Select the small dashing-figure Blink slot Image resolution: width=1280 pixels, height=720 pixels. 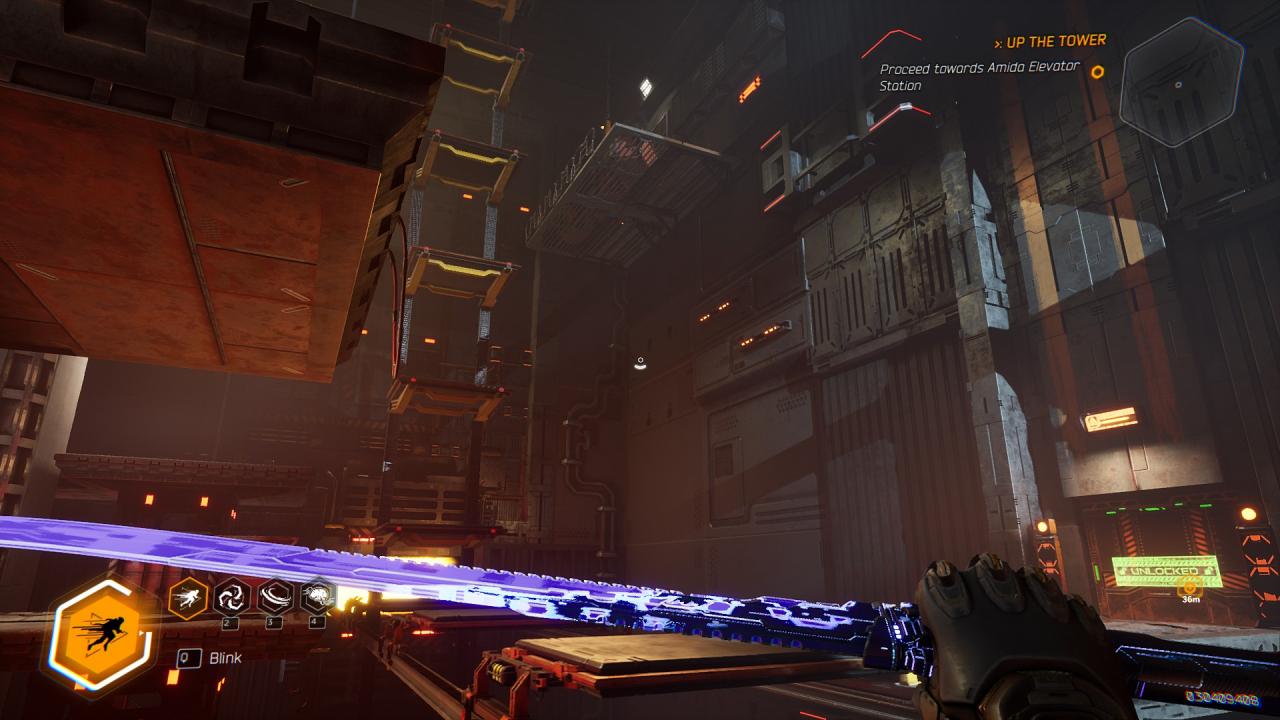[x=187, y=598]
